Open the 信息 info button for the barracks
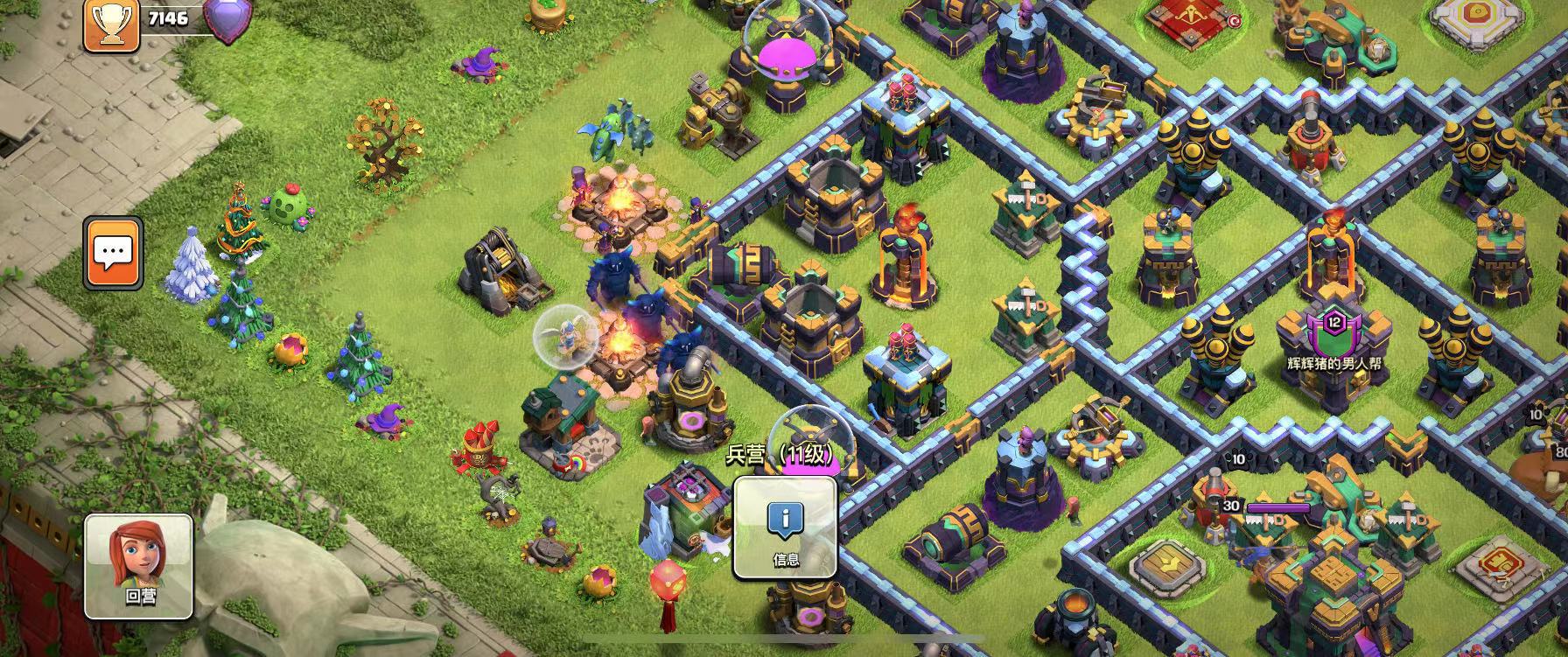 pos(785,527)
